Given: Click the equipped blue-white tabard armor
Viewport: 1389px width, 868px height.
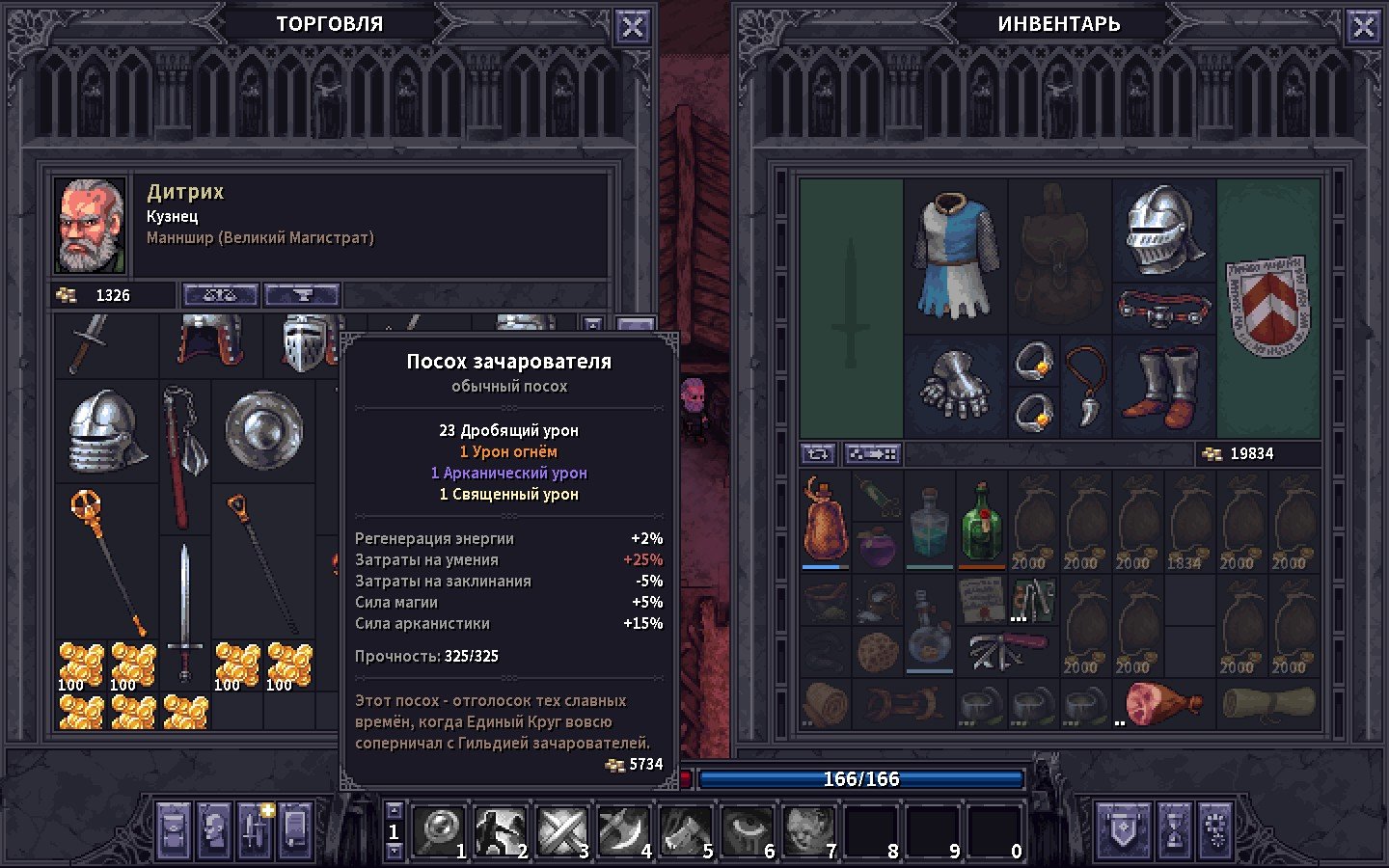Looking at the screenshot, I should click(x=955, y=256).
